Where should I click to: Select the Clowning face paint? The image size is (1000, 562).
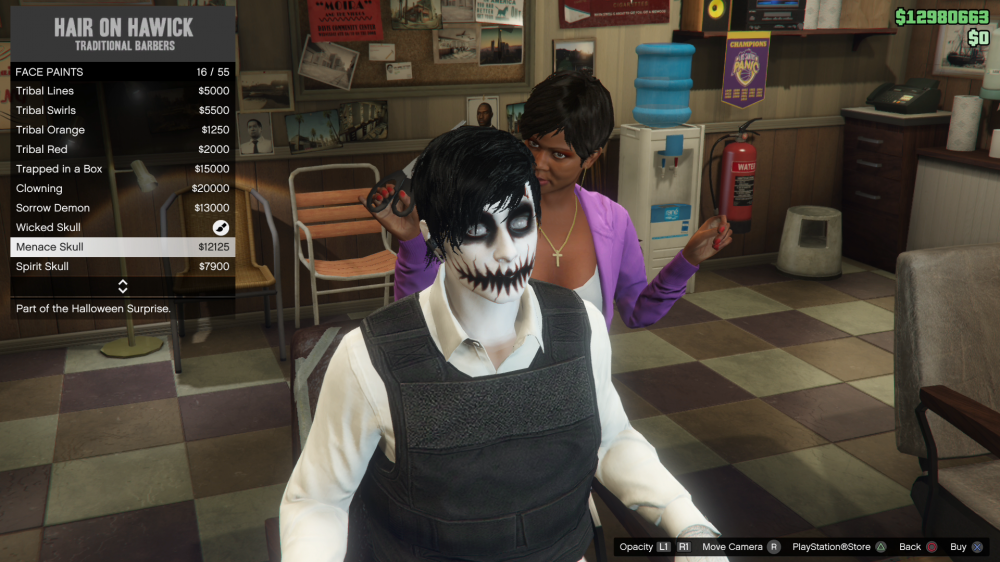122,188
